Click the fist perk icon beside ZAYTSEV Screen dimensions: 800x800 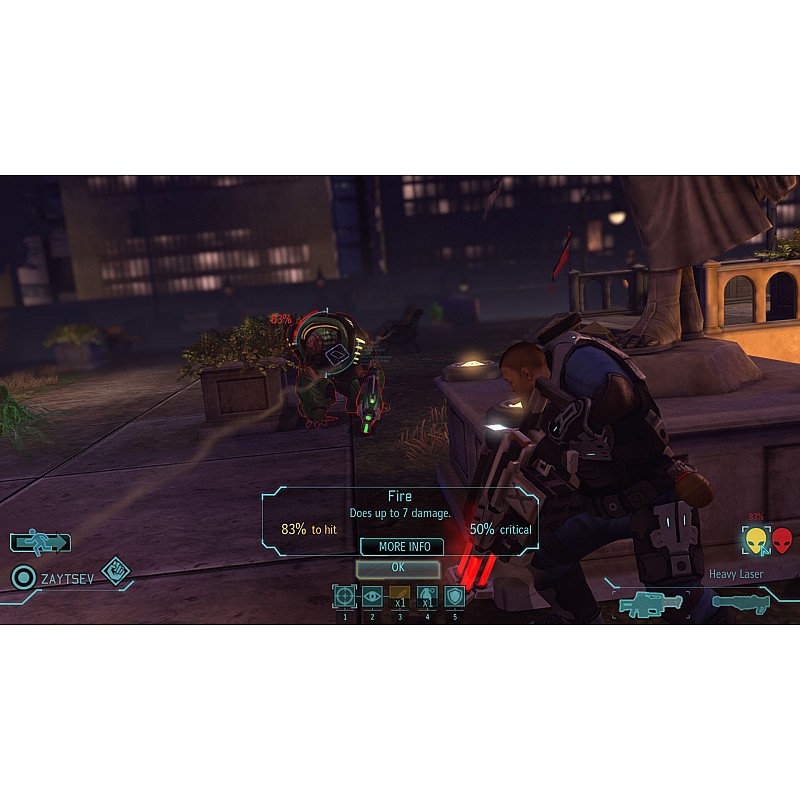point(117,571)
